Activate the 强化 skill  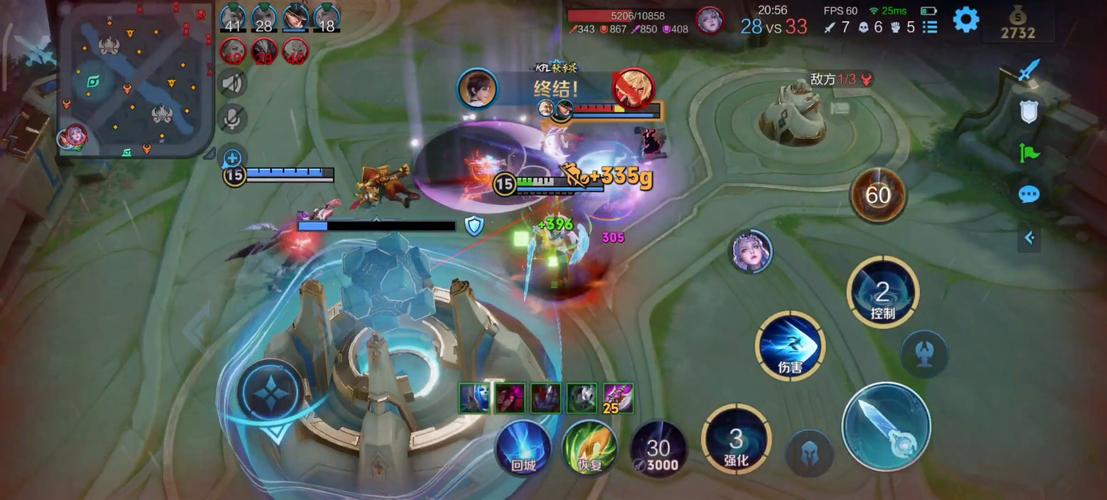(x=735, y=438)
